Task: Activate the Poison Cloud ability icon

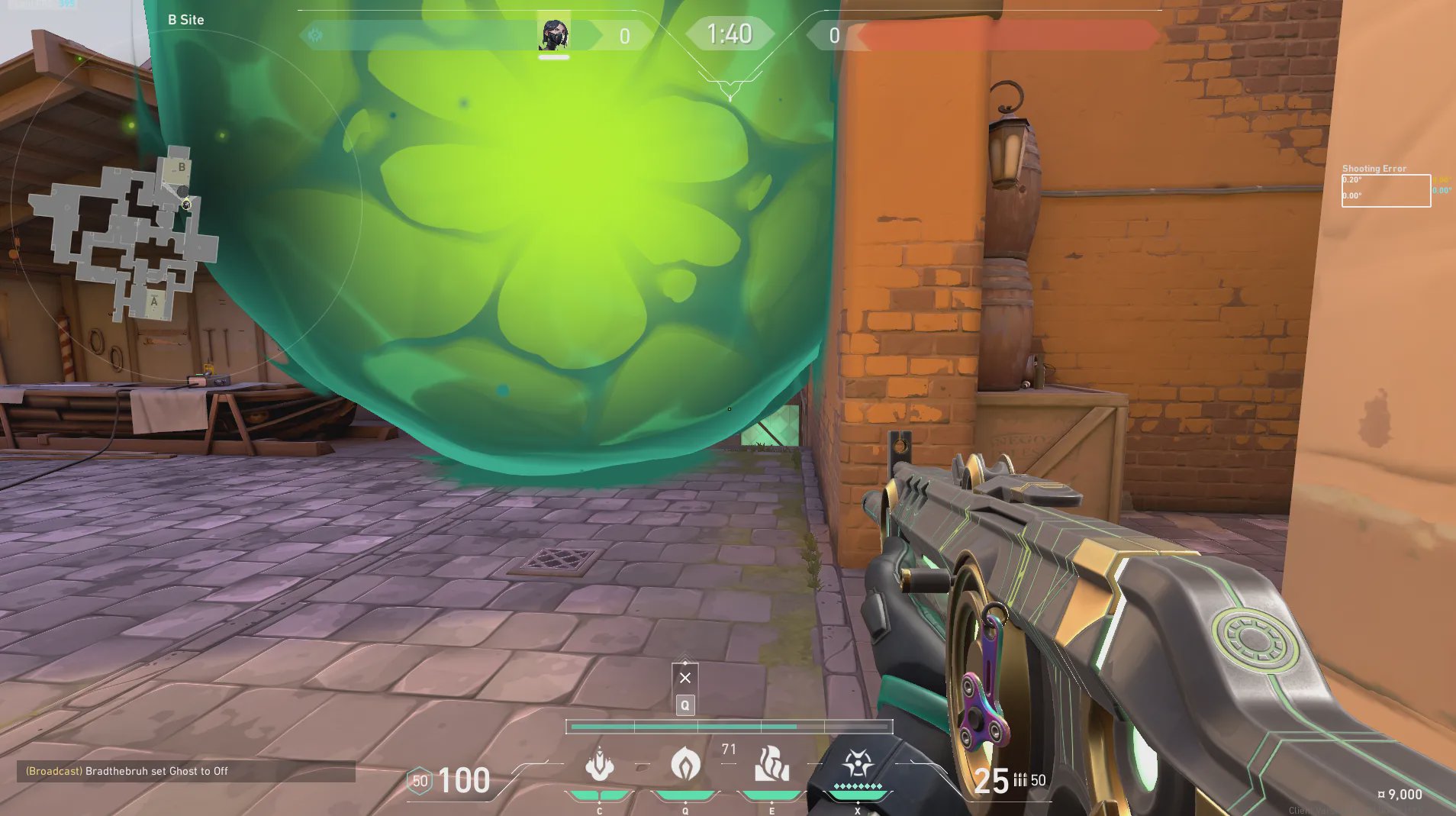Action: (x=685, y=764)
